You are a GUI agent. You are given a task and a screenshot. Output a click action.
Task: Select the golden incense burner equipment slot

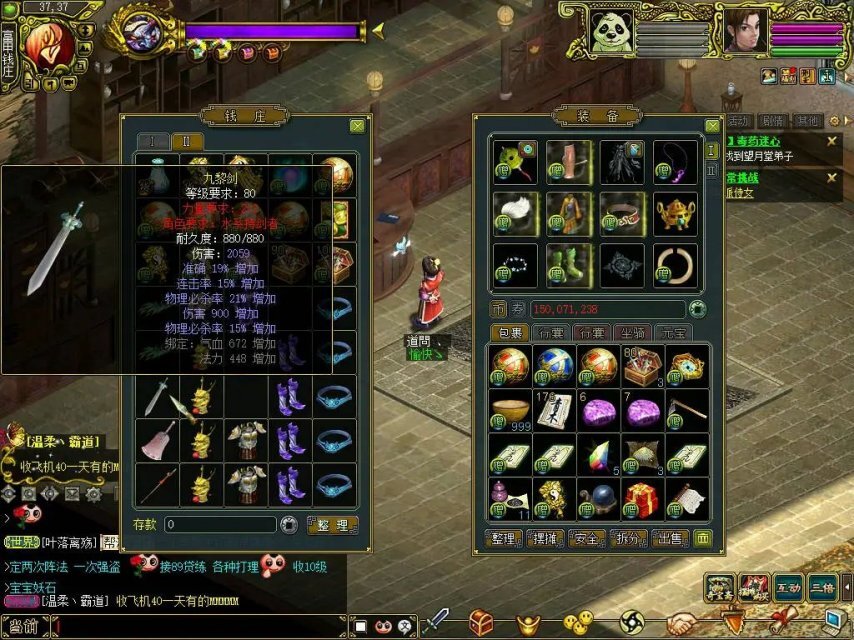coord(676,212)
